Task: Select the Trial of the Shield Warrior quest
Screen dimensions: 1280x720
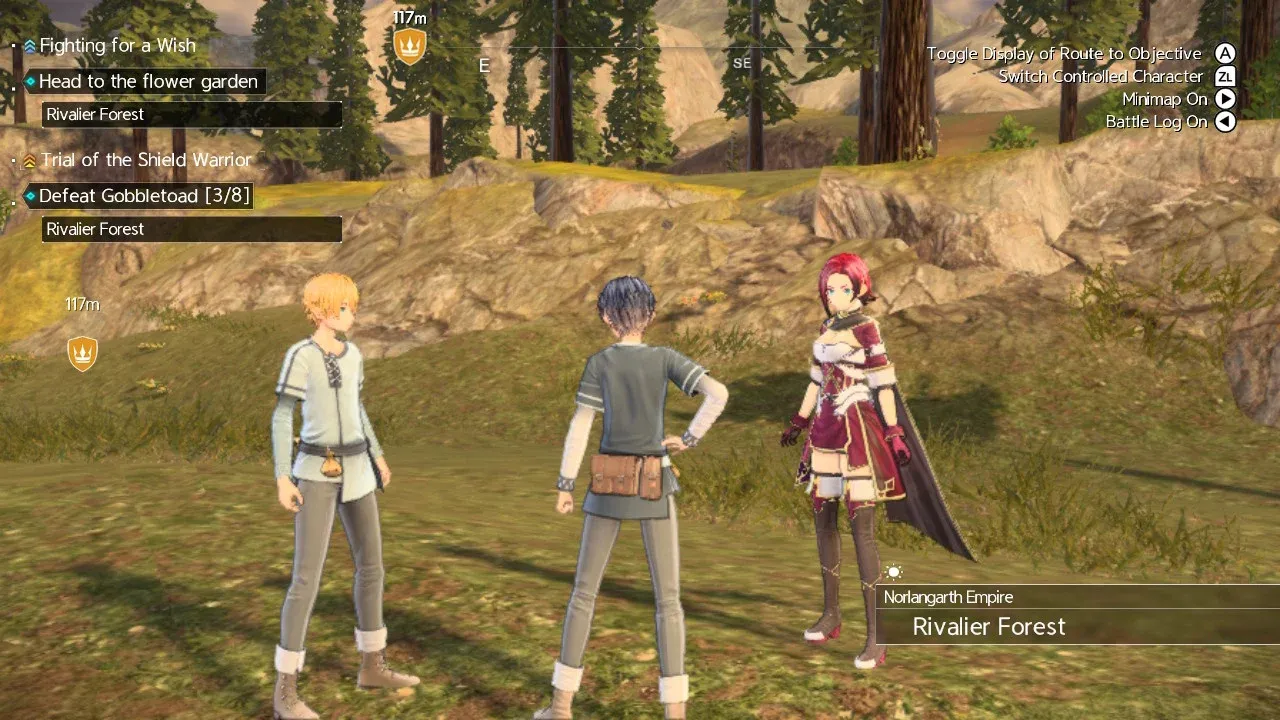Action: click(145, 160)
